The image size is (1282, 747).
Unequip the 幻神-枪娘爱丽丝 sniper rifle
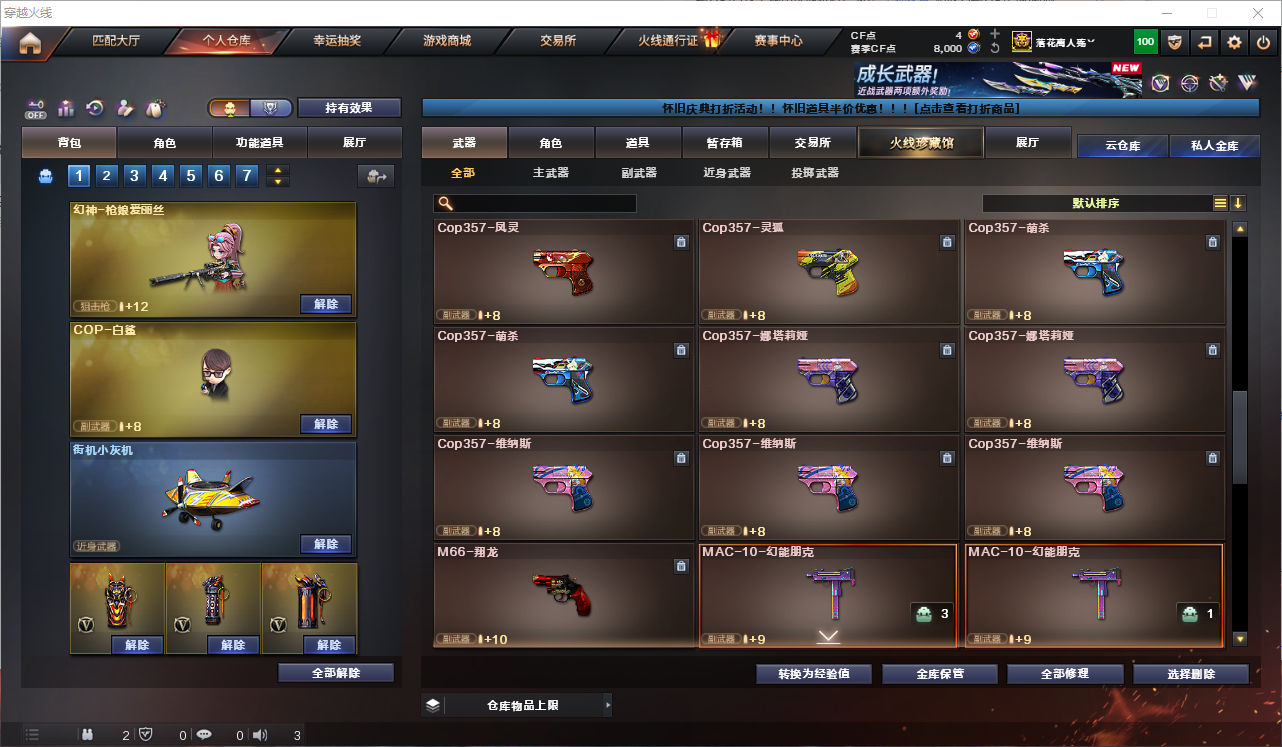(326, 304)
